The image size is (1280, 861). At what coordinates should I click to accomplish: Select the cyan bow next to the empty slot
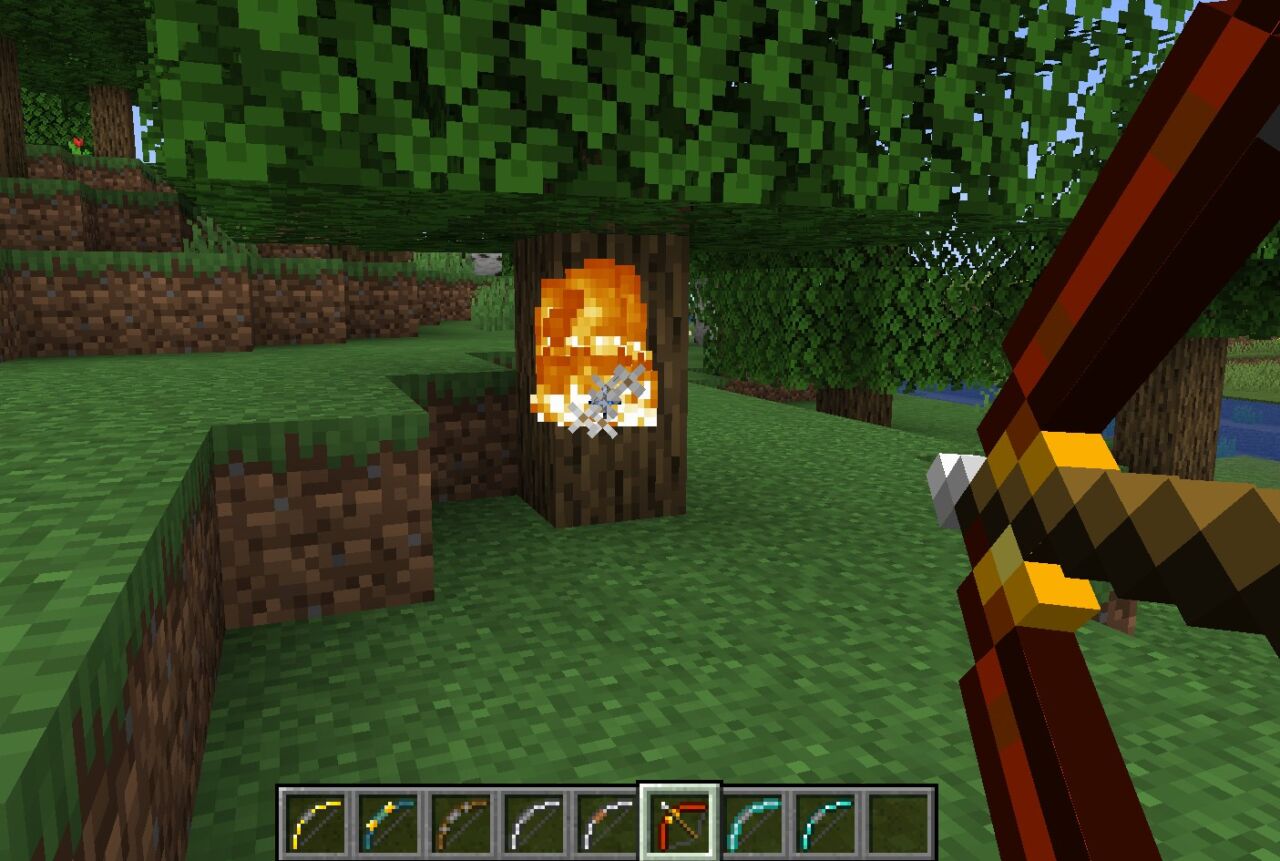click(826, 822)
